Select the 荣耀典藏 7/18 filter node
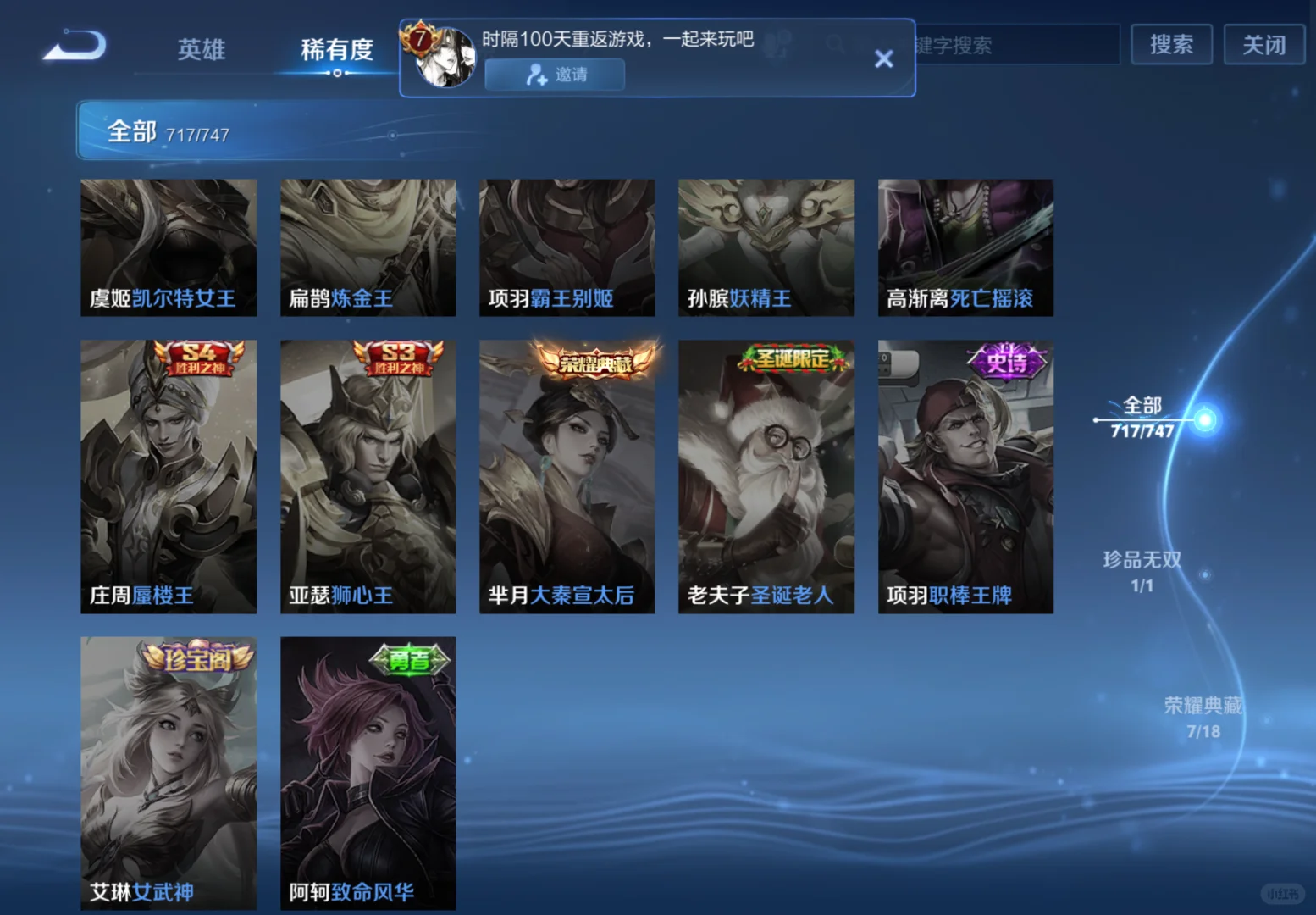The width and height of the screenshot is (1316, 915). coord(1203,717)
